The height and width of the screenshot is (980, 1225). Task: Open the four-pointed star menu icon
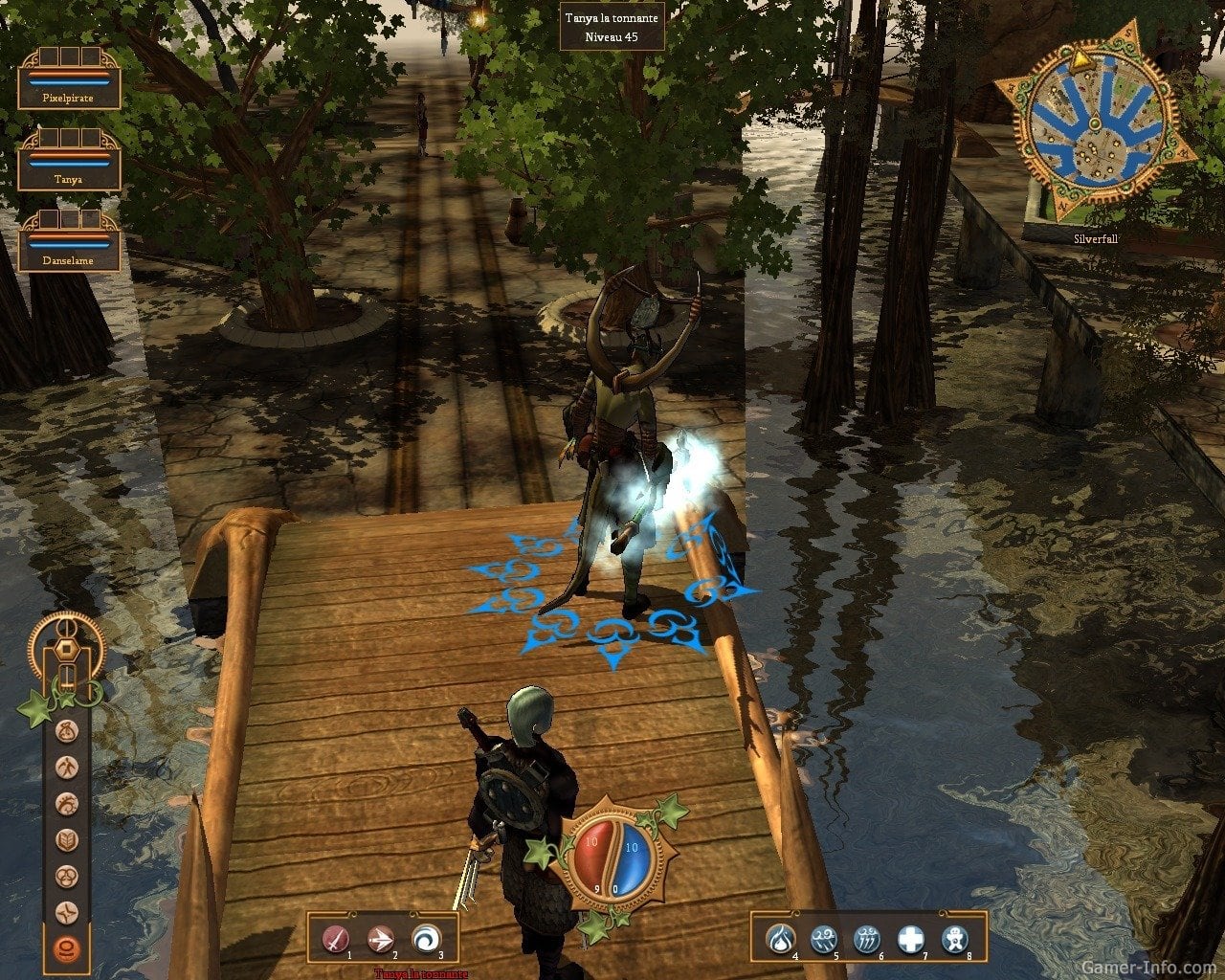point(67,911)
